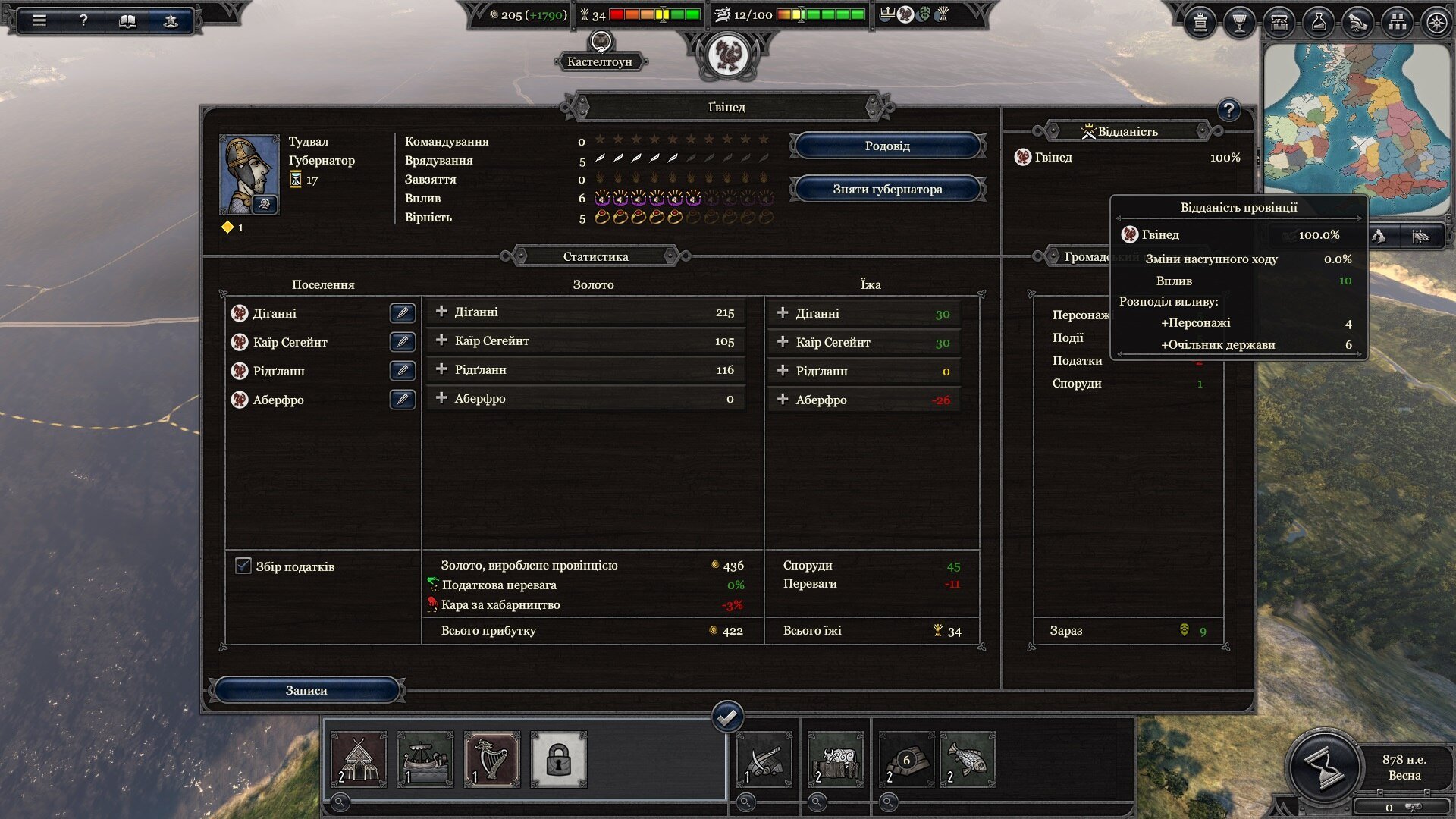Open the Родовід family tree
Viewport: 1456px width, 819px height.
coord(886,146)
